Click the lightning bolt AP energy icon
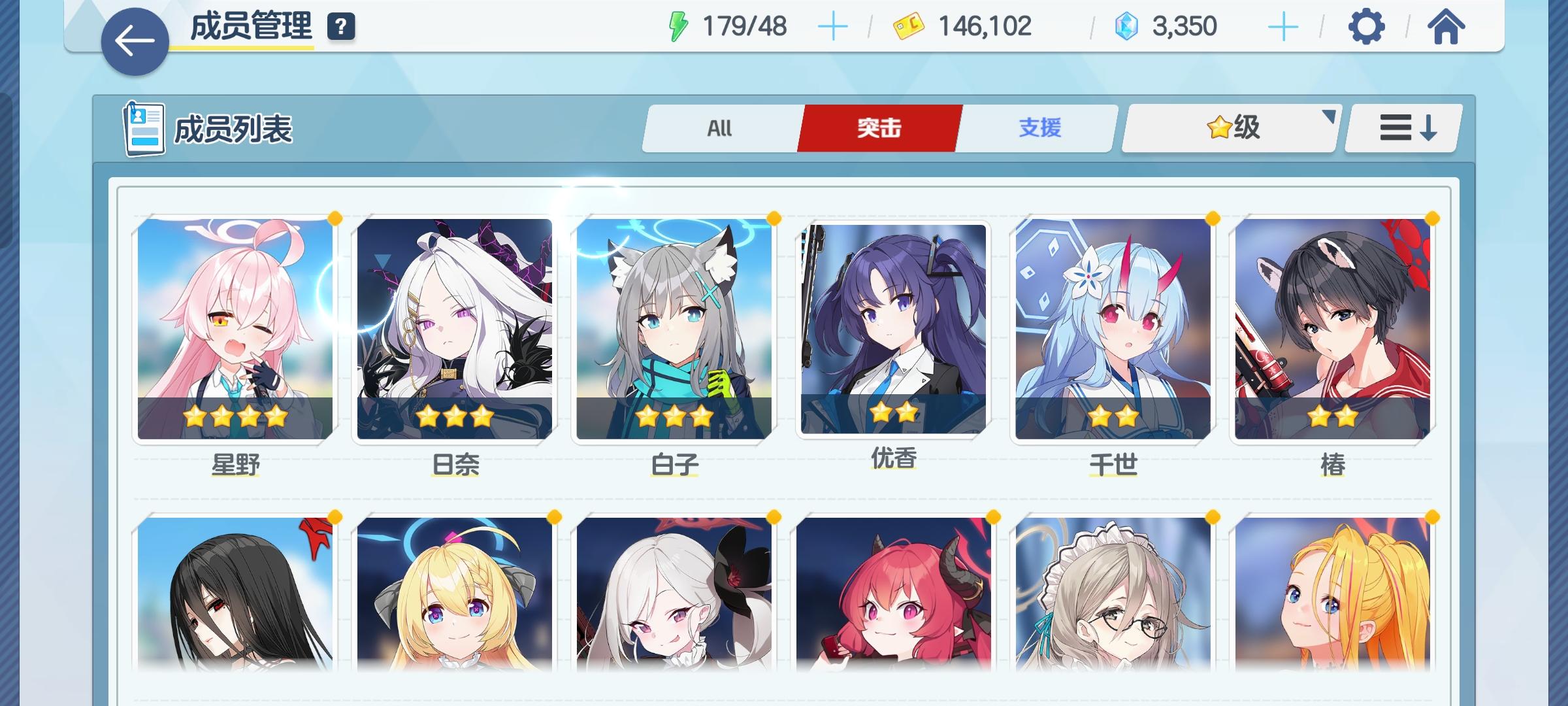Image resolution: width=1568 pixels, height=706 pixels. [676, 25]
